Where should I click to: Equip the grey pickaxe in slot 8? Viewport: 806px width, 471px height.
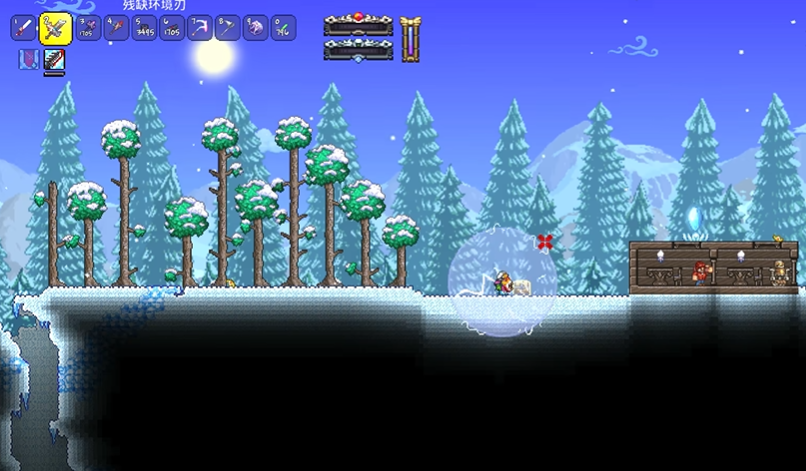pos(227,28)
